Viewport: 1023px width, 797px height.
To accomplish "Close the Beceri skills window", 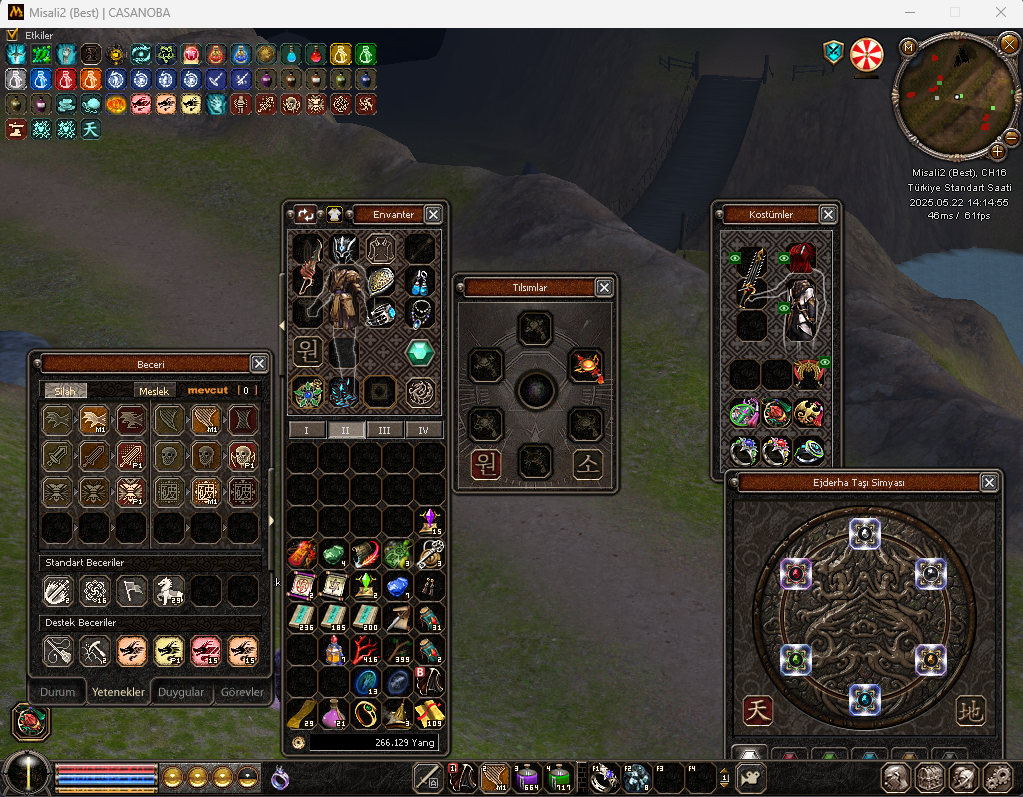I will tap(259, 364).
